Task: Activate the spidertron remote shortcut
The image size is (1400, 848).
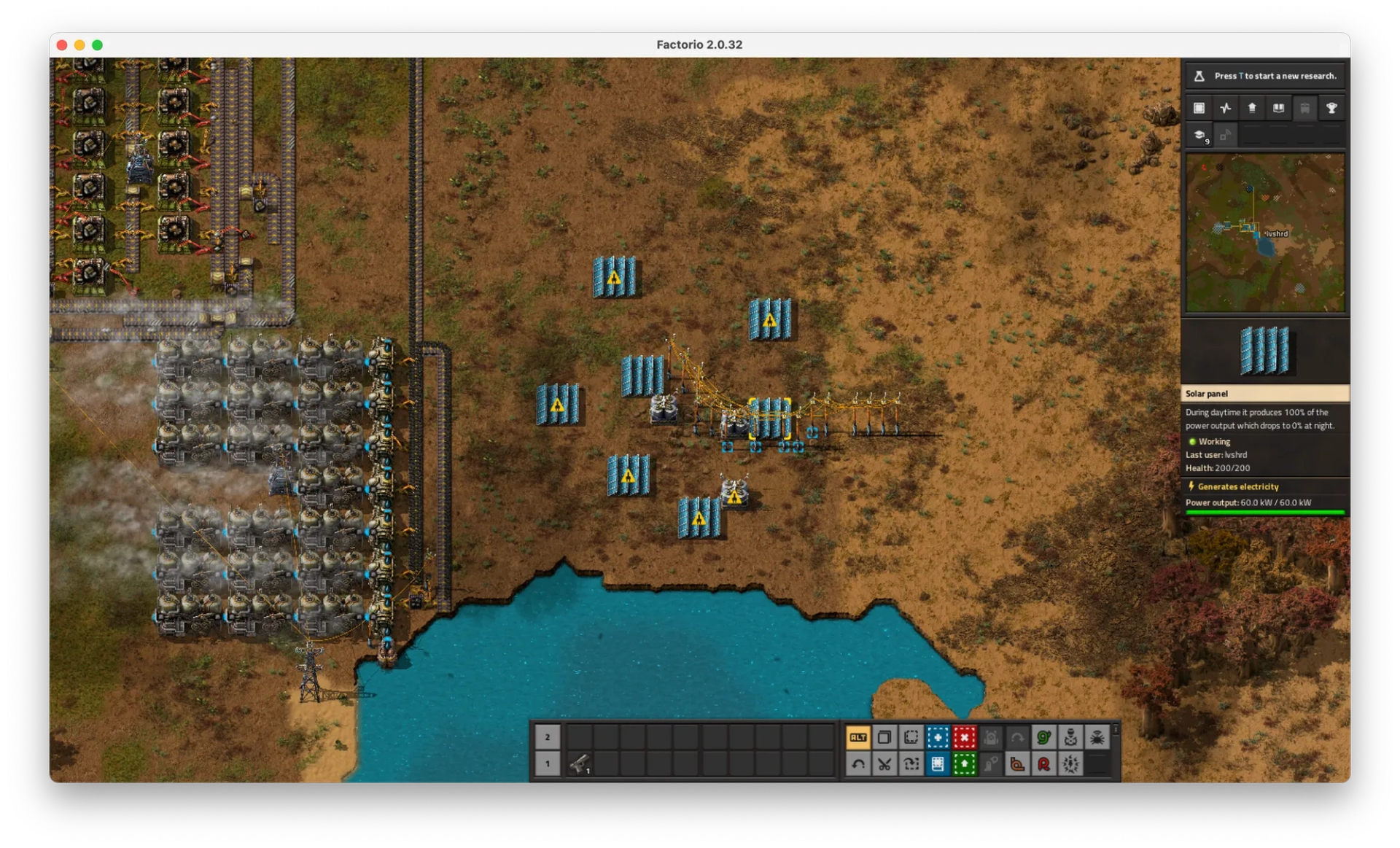Action: tap(1097, 737)
